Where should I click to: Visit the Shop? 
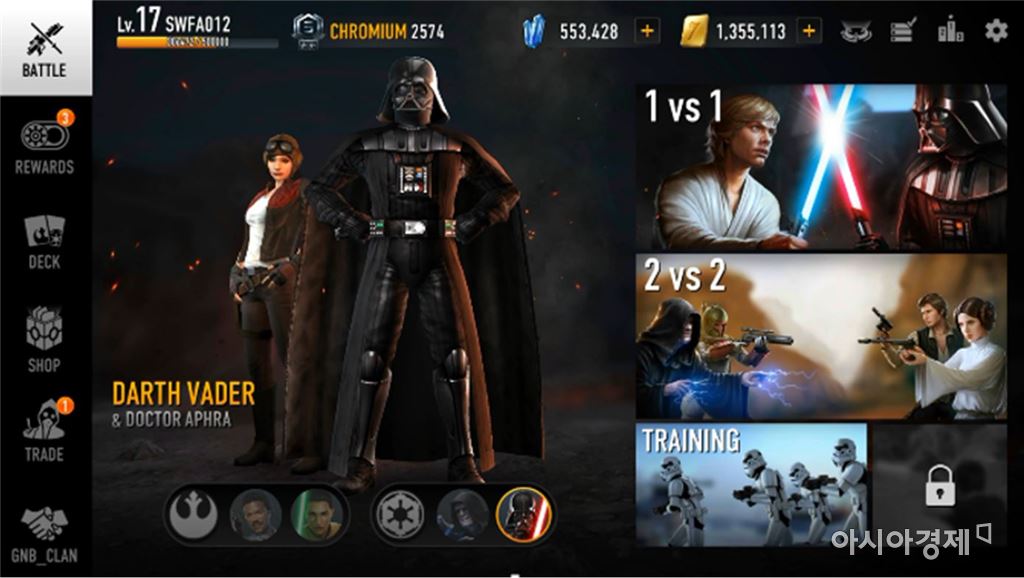point(44,340)
